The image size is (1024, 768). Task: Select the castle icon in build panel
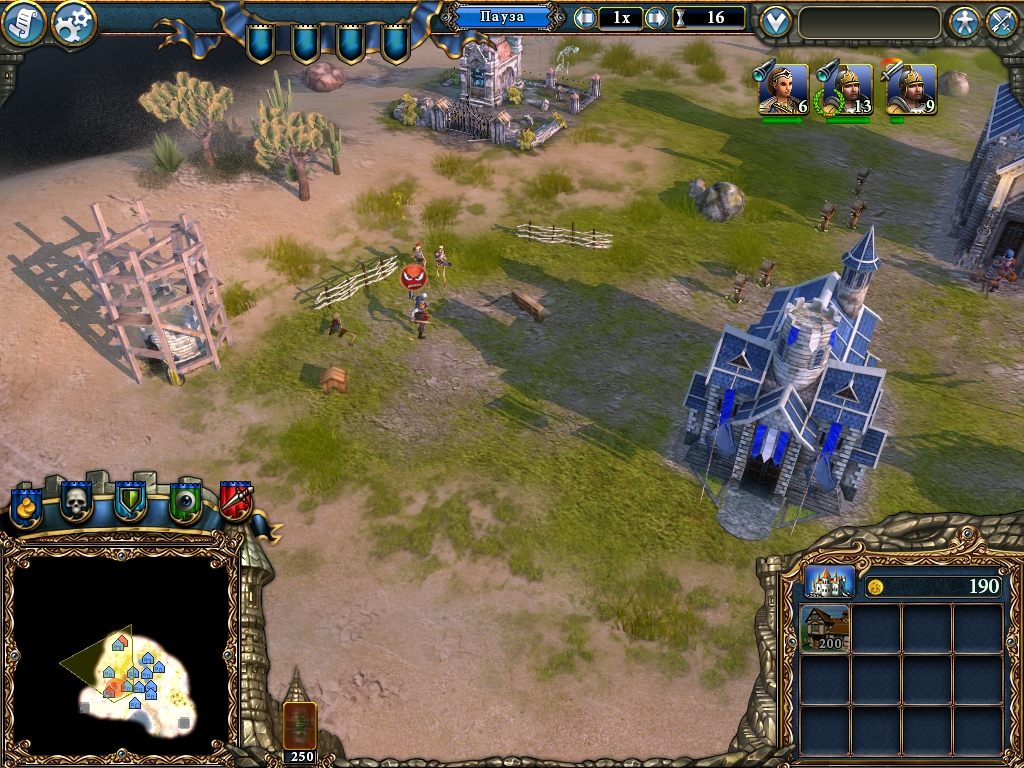click(830, 582)
